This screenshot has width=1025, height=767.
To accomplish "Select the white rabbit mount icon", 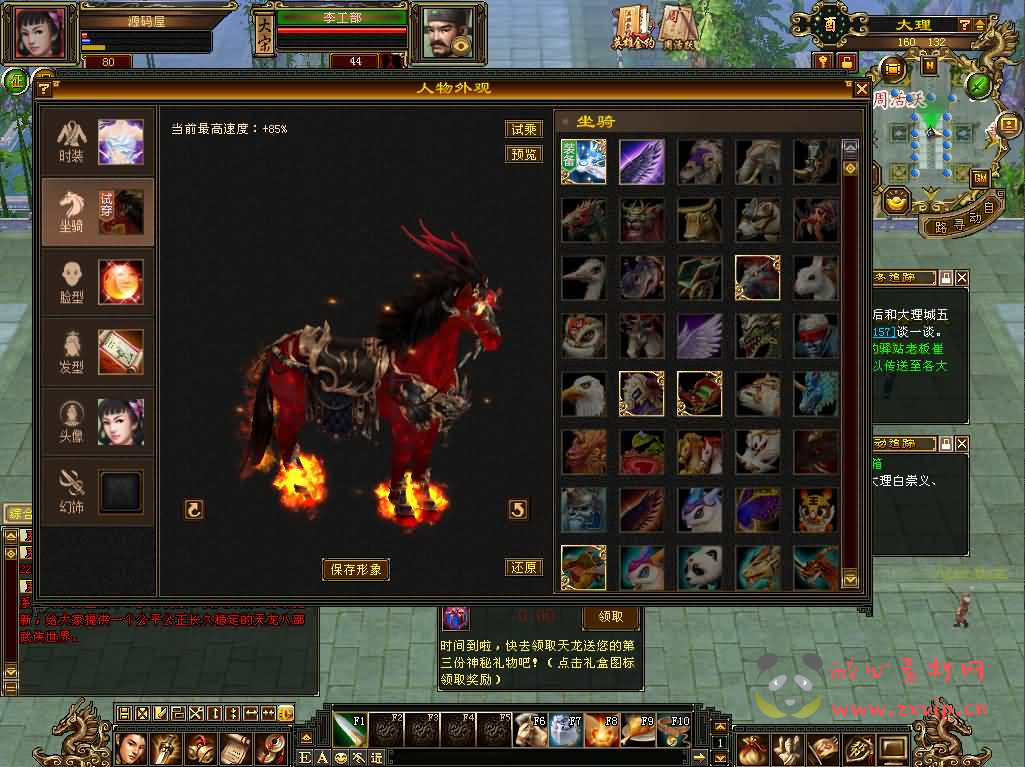I will point(816,278).
